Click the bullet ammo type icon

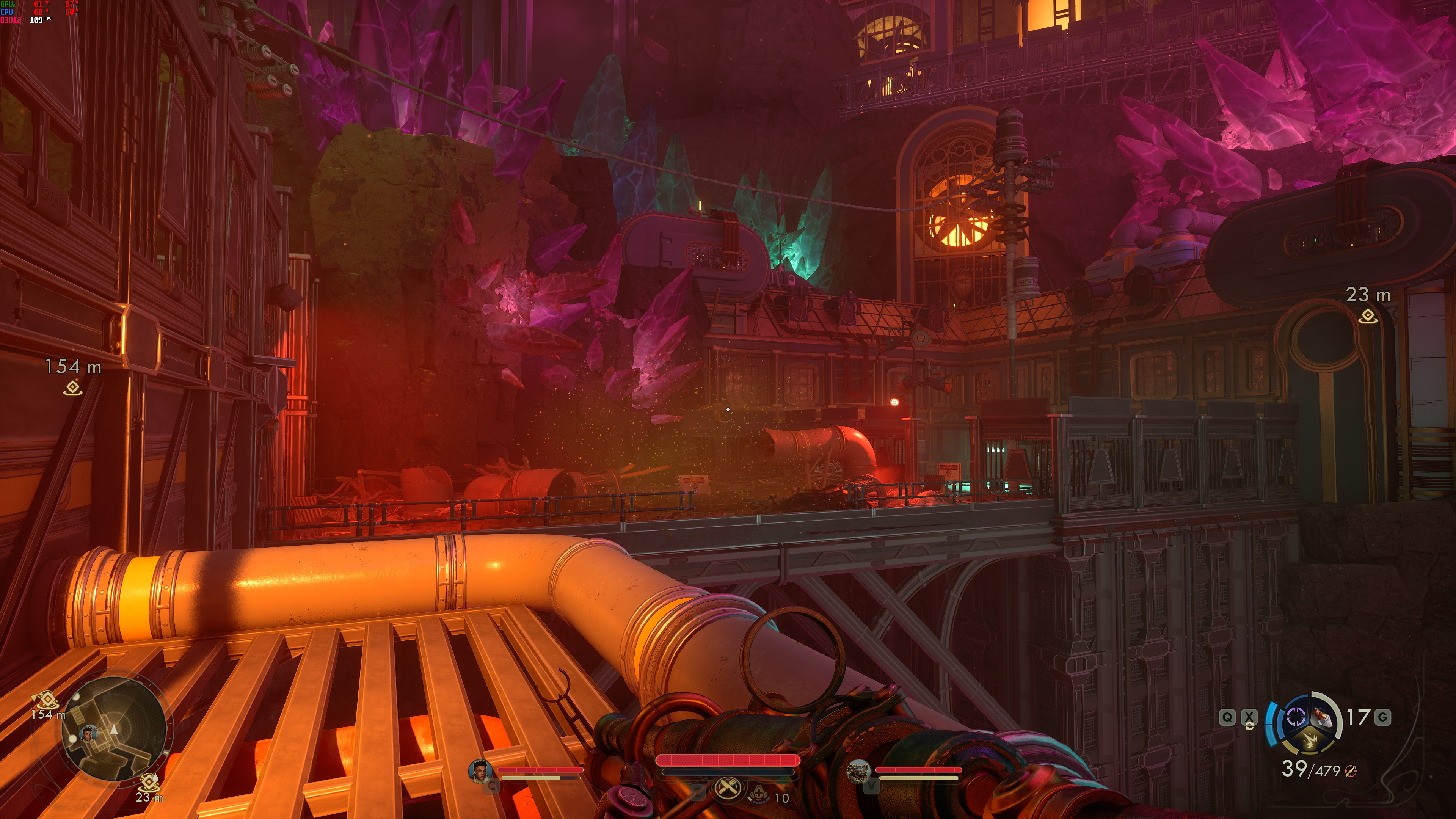point(1350,771)
